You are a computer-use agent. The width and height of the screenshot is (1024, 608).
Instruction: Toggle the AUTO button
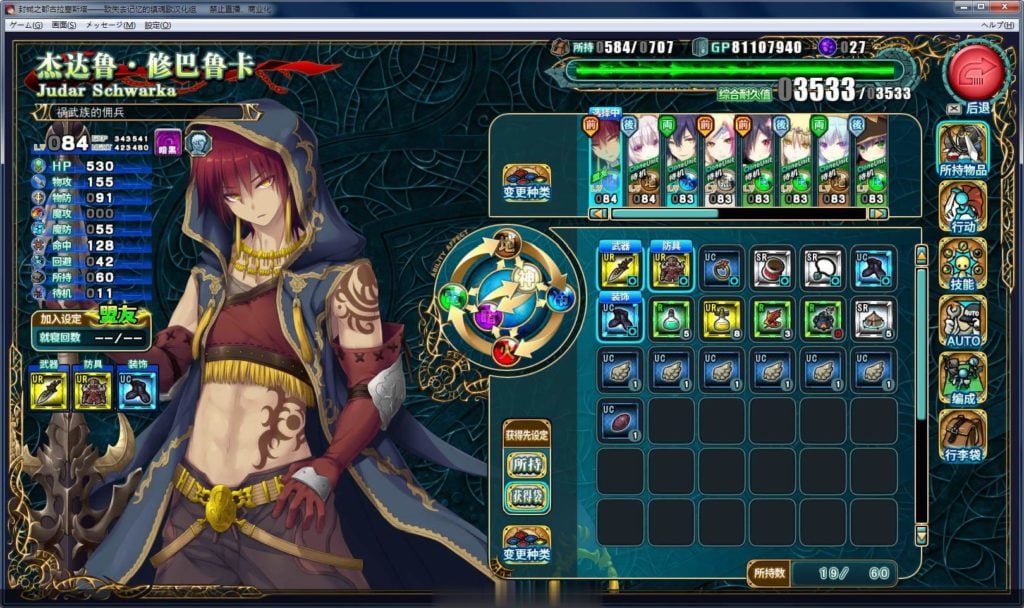click(962, 322)
